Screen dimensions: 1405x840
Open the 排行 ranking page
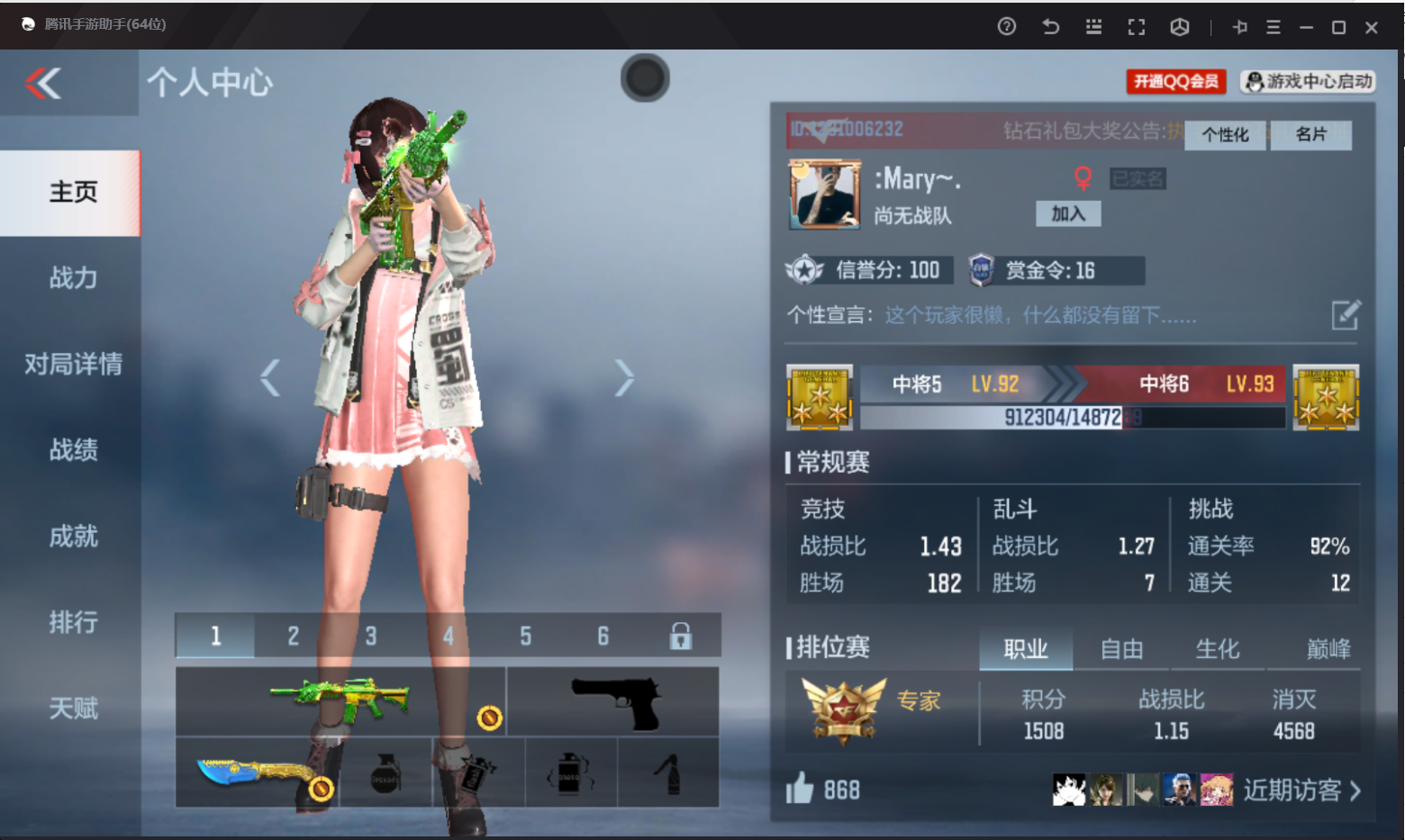coord(73,622)
